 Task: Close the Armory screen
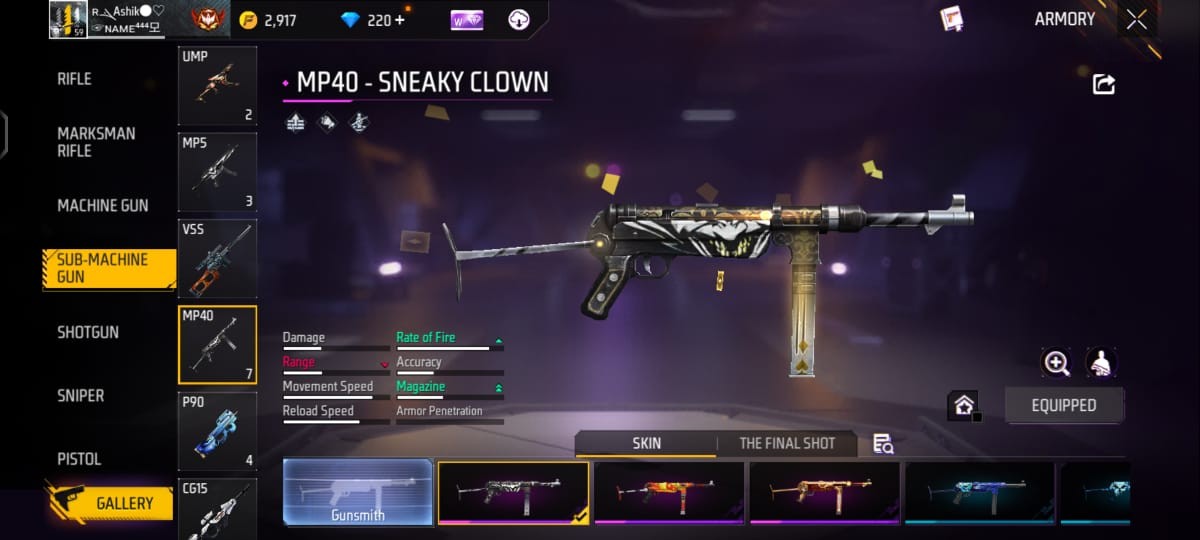[1137, 20]
